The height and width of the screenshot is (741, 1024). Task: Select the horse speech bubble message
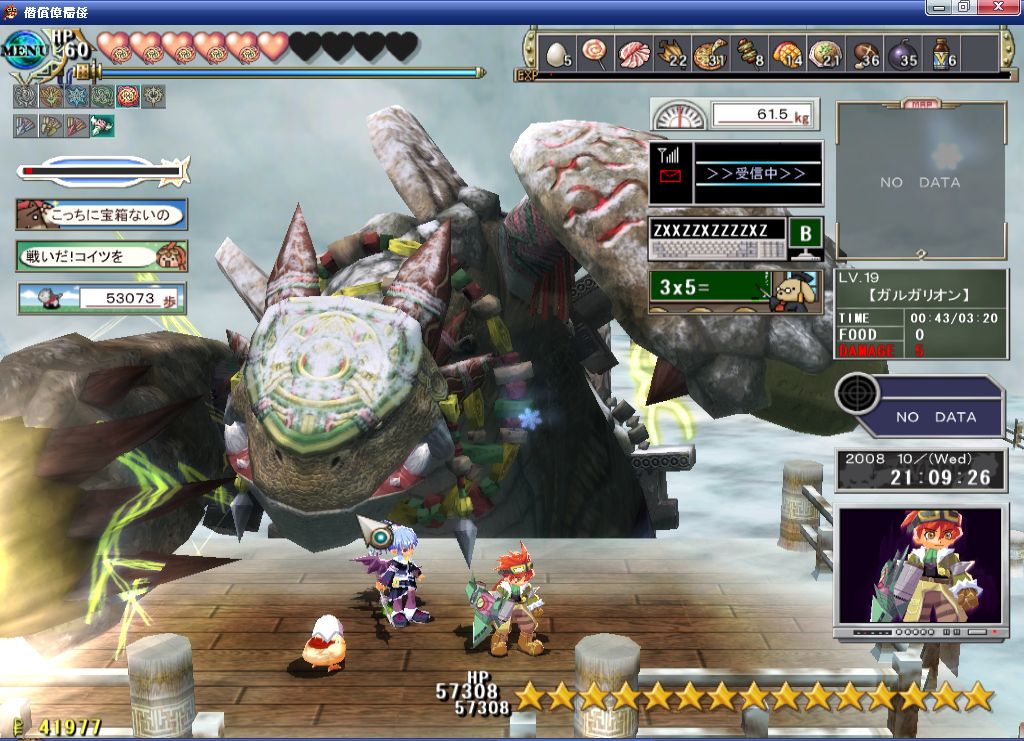(102, 214)
